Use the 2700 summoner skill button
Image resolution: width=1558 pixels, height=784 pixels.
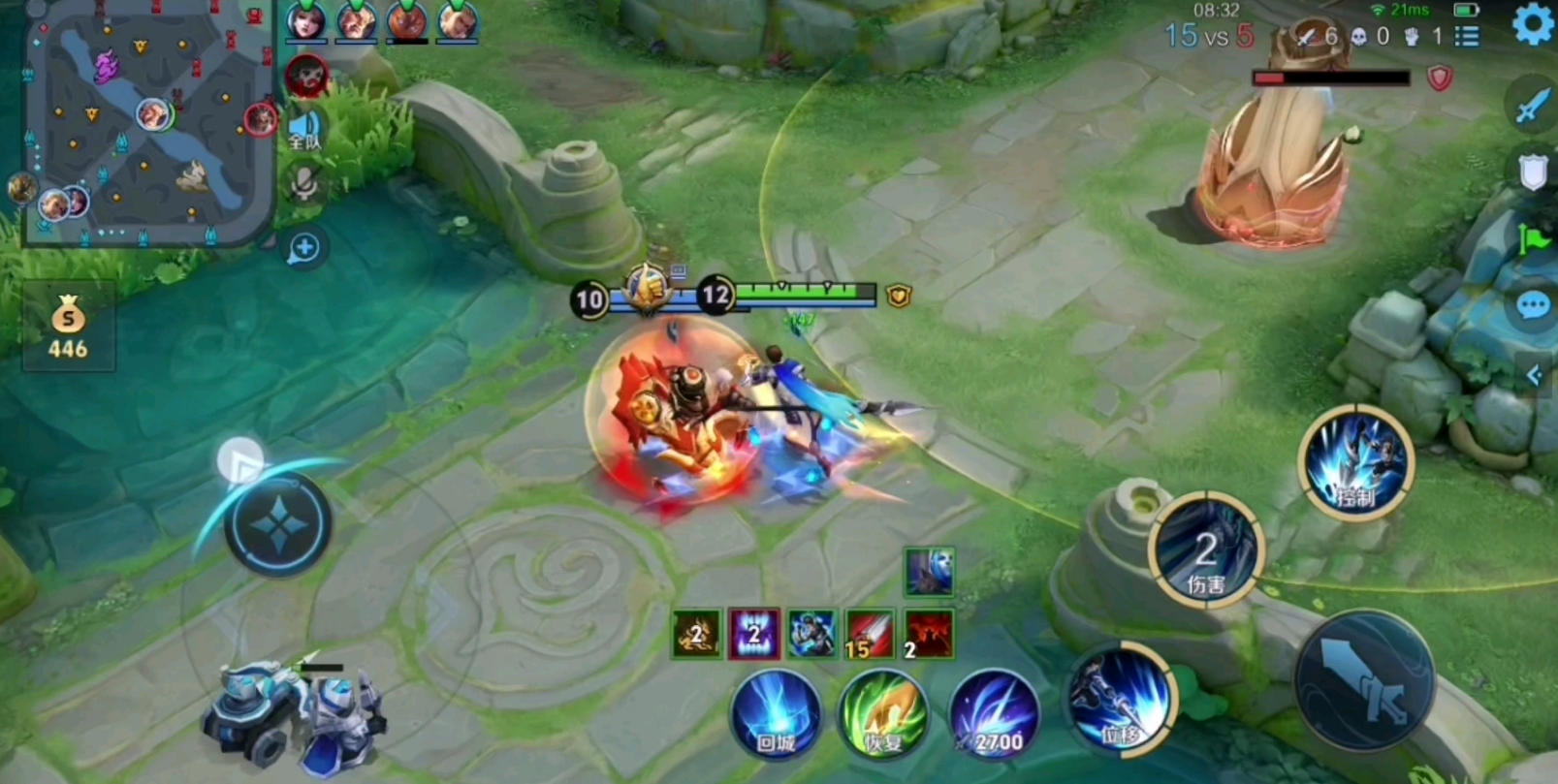click(x=994, y=714)
